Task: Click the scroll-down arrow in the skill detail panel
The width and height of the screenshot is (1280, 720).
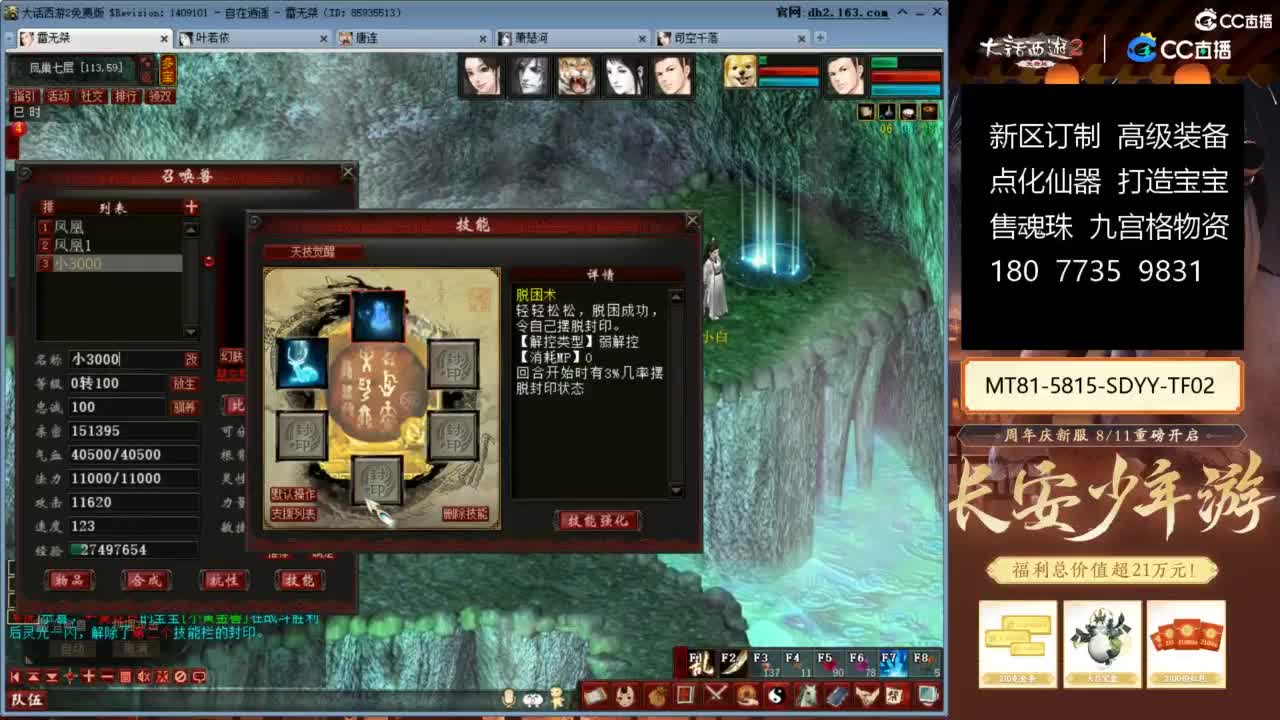Action: (676, 490)
